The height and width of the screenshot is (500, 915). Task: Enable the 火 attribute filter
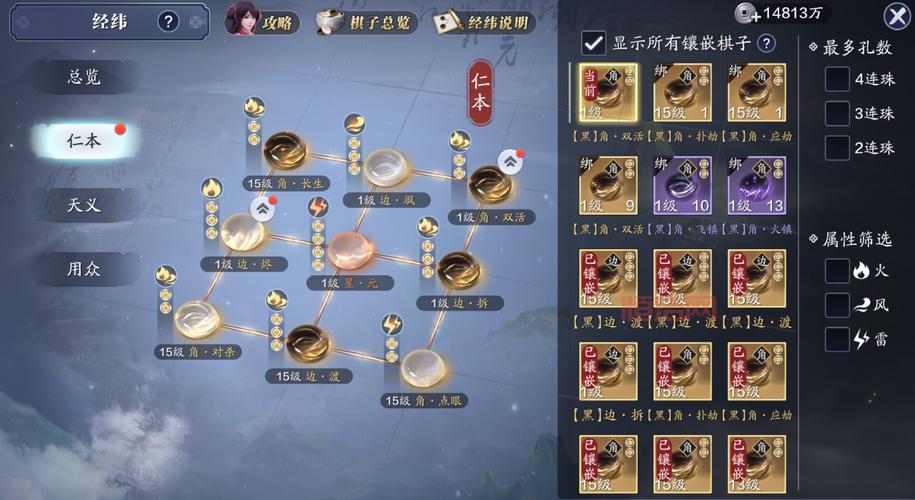pos(837,270)
